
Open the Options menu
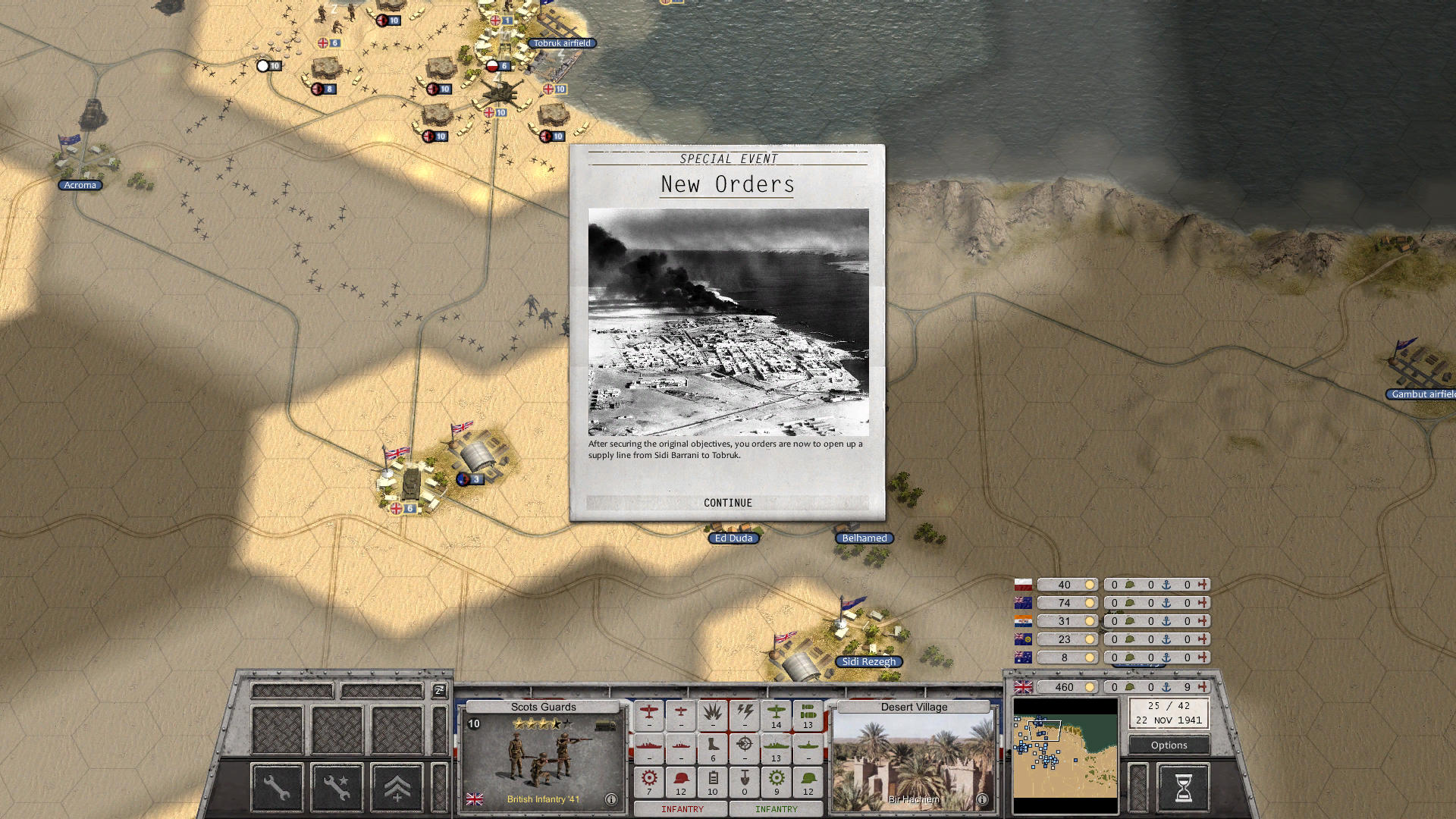[x=1168, y=745]
